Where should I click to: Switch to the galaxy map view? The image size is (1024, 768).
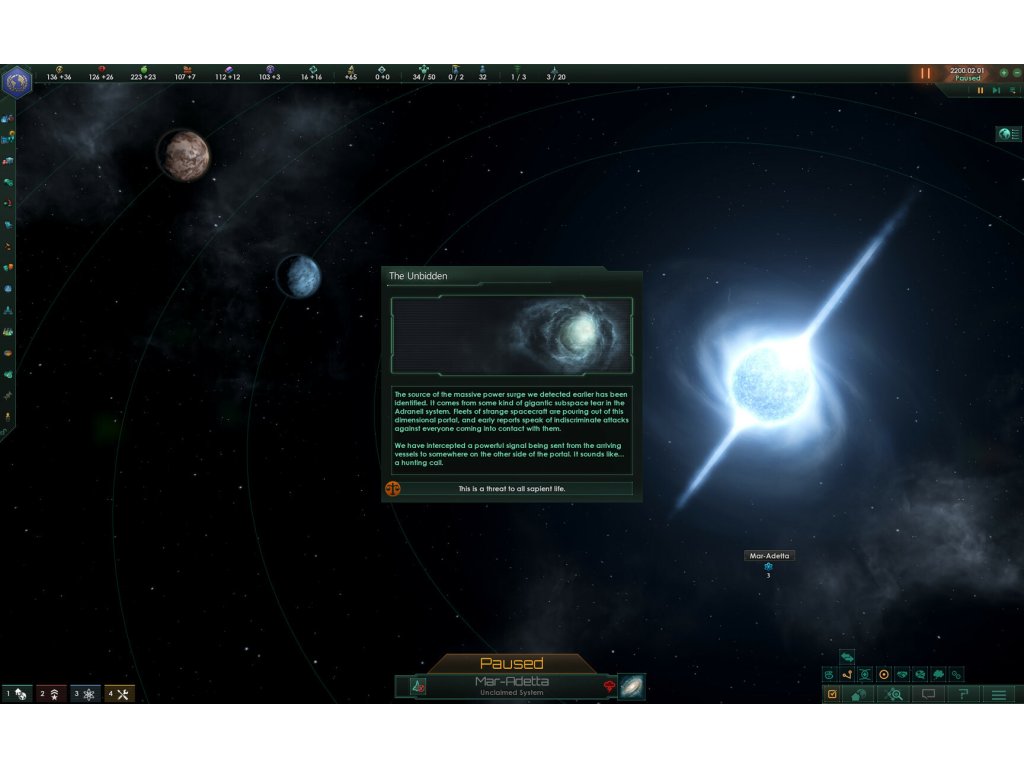(x=632, y=687)
